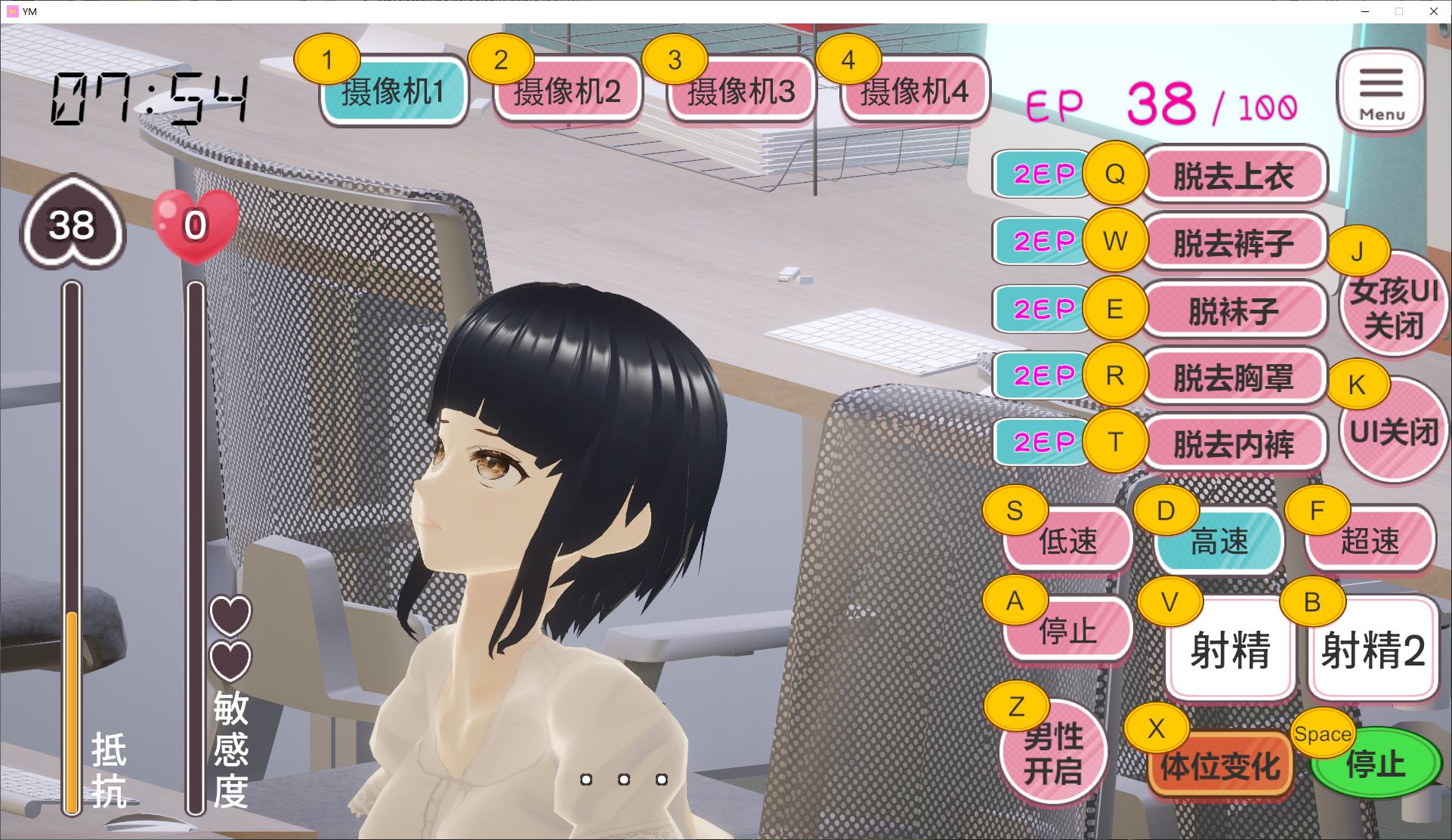Switch to 摄像机2 camera view

(x=568, y=92)
